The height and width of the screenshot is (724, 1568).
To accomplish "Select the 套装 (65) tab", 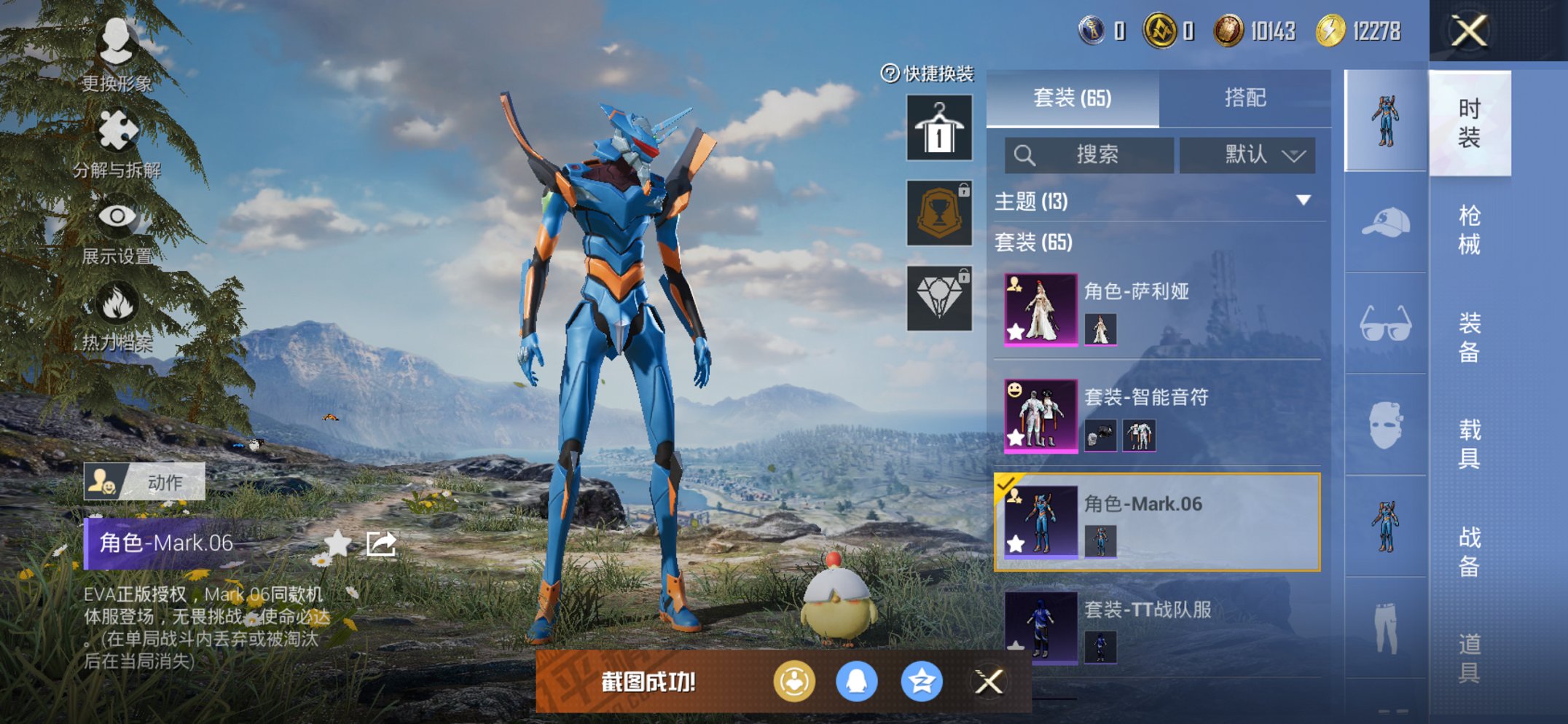I will 1073,98.
